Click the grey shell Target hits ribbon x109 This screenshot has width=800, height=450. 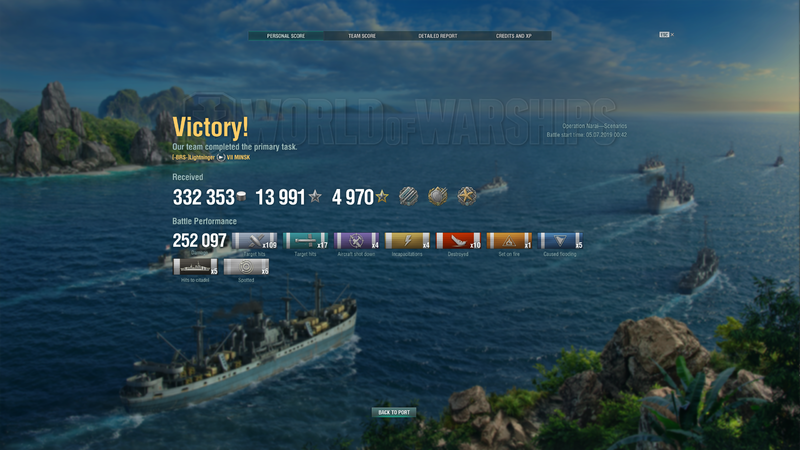255,241
